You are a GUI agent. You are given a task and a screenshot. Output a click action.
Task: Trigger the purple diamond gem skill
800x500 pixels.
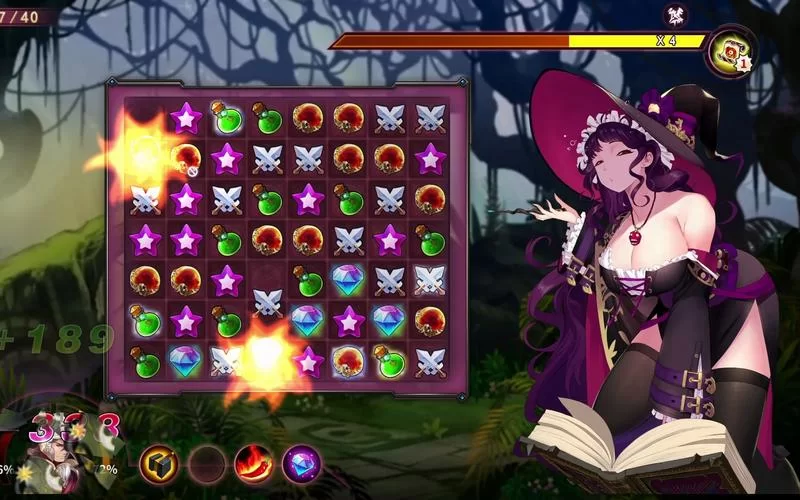click(301, 463)
